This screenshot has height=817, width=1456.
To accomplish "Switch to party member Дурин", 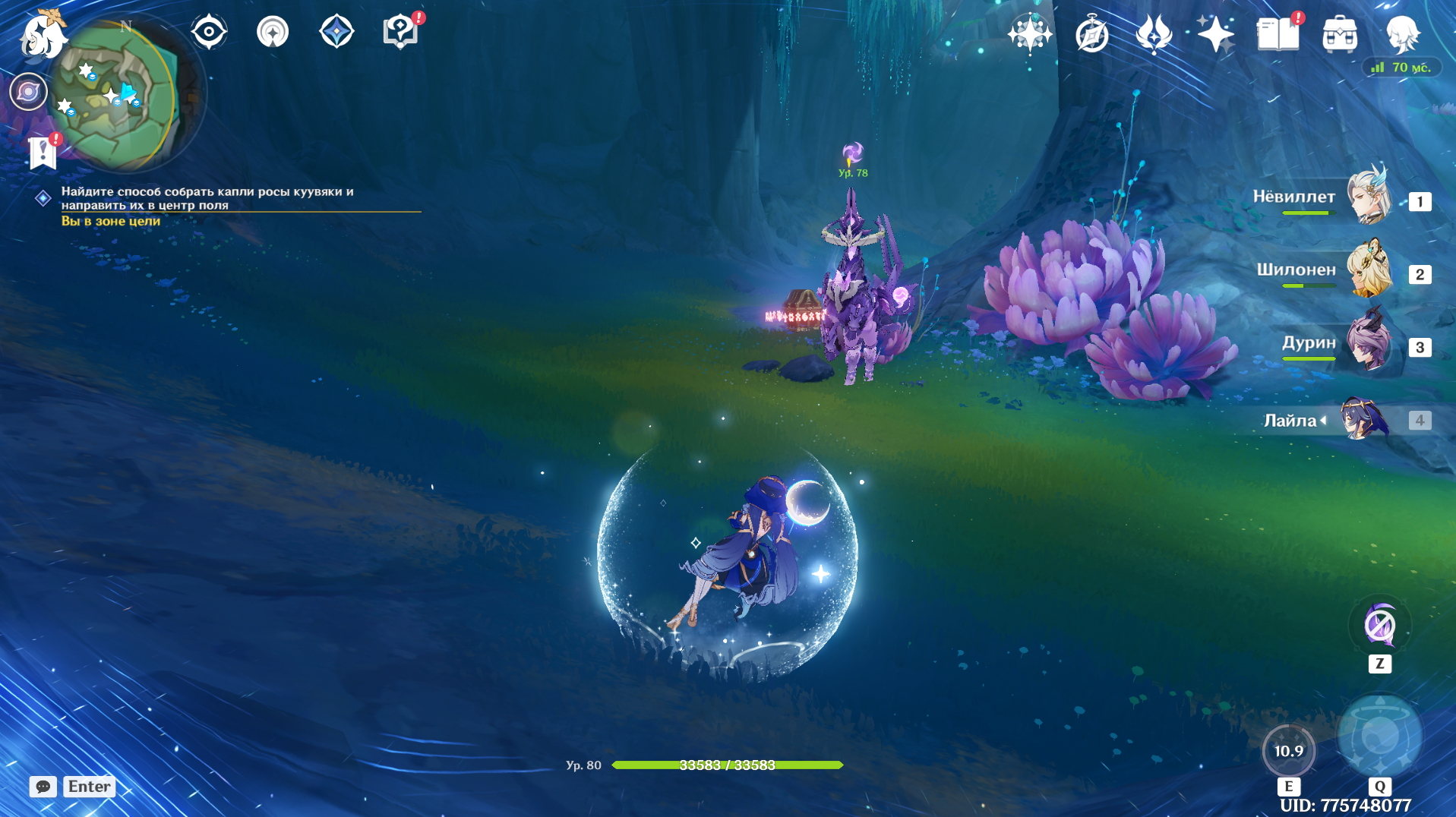I will (1369, 342).
